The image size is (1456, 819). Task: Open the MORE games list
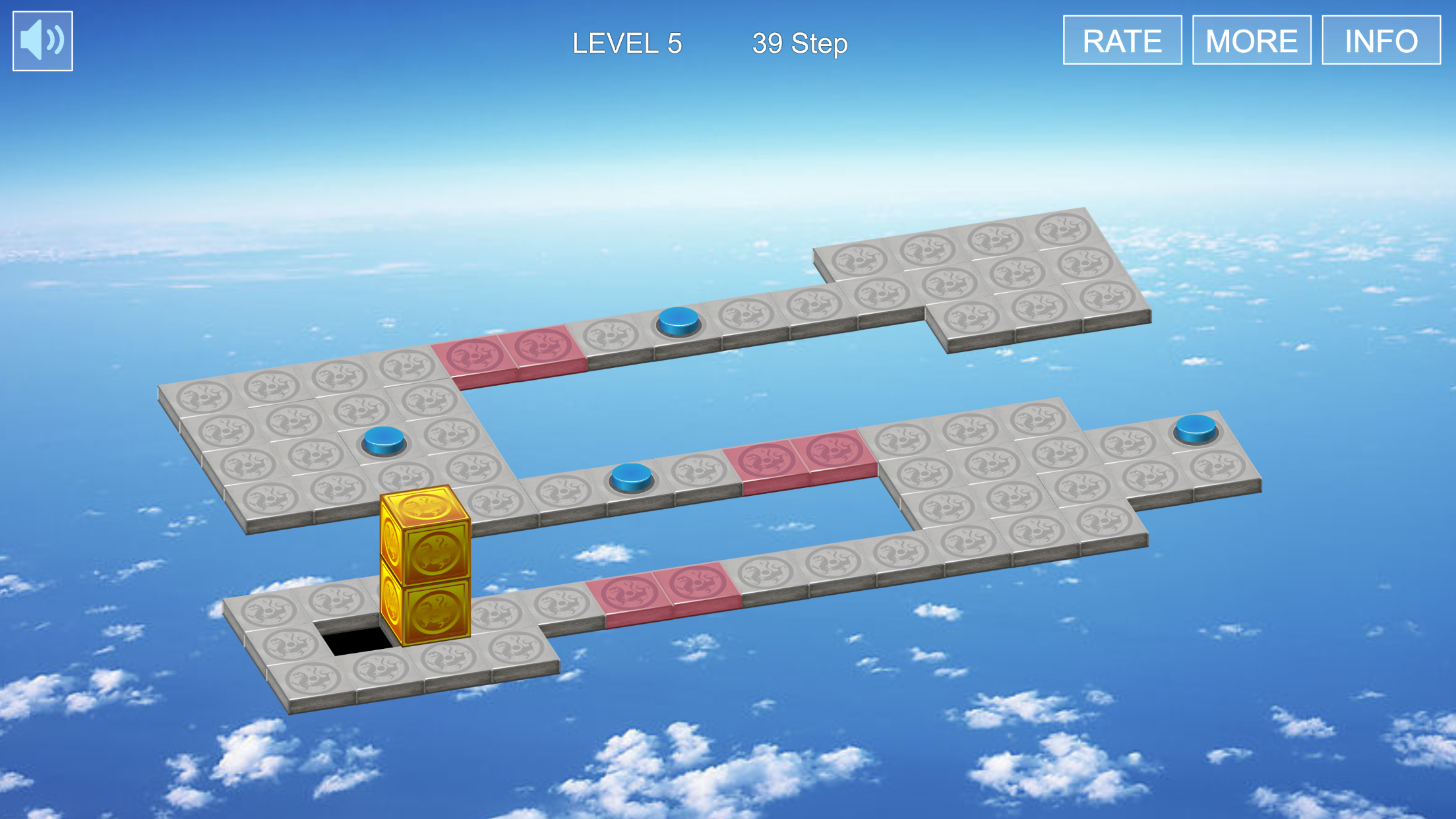click(x=1251, y=41)
